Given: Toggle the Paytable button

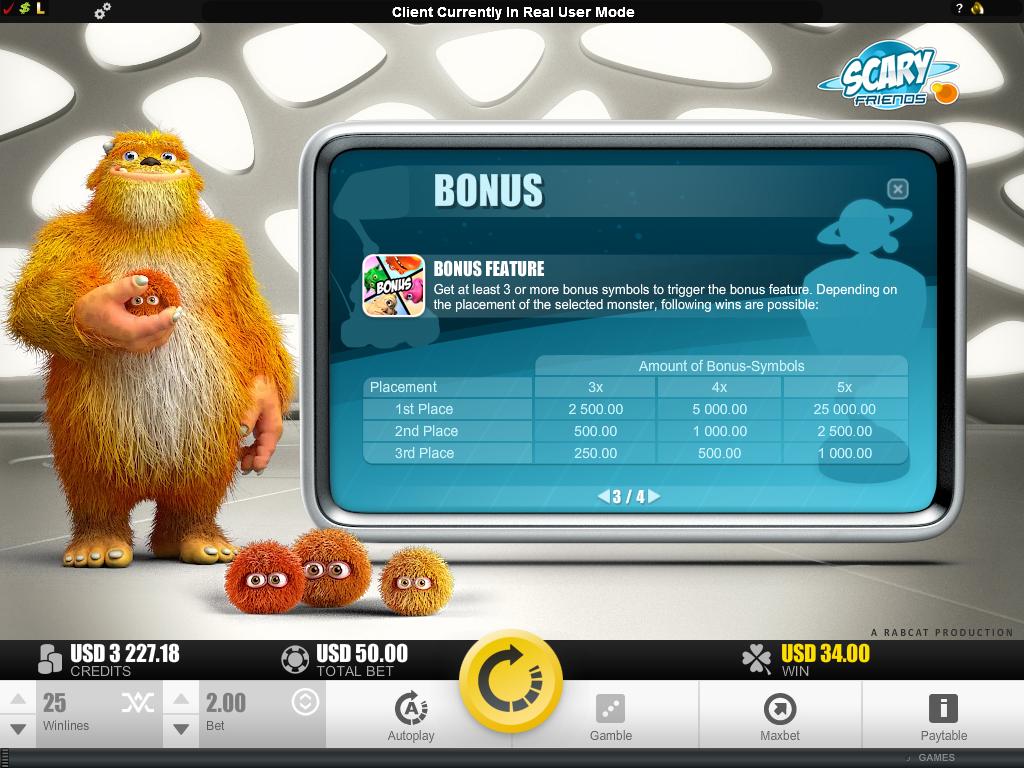Looking at the screenshot, I should (943, 716).
